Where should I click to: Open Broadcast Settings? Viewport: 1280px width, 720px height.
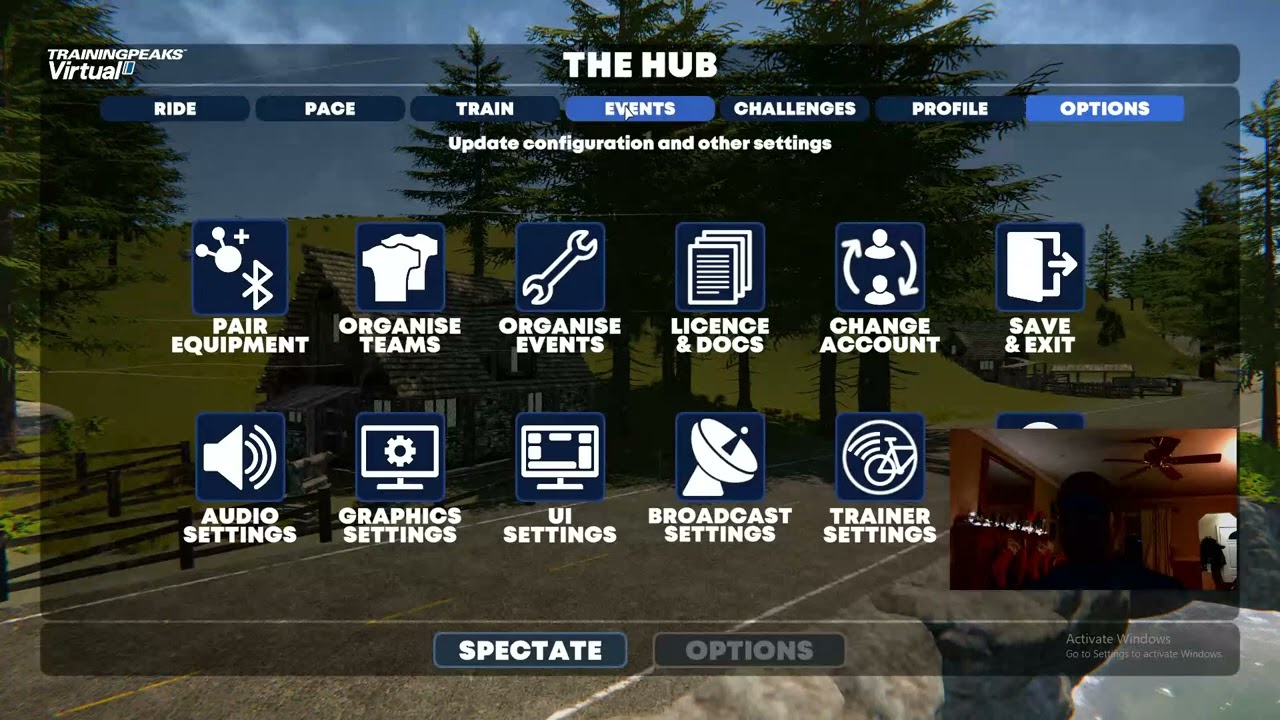(x=720, y=458)
